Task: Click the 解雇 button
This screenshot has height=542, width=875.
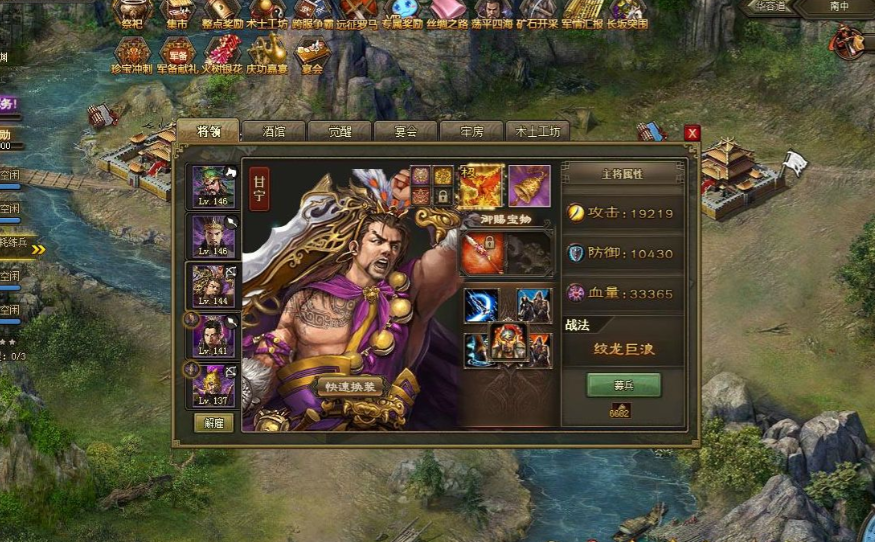Action: tap(213, 423)
